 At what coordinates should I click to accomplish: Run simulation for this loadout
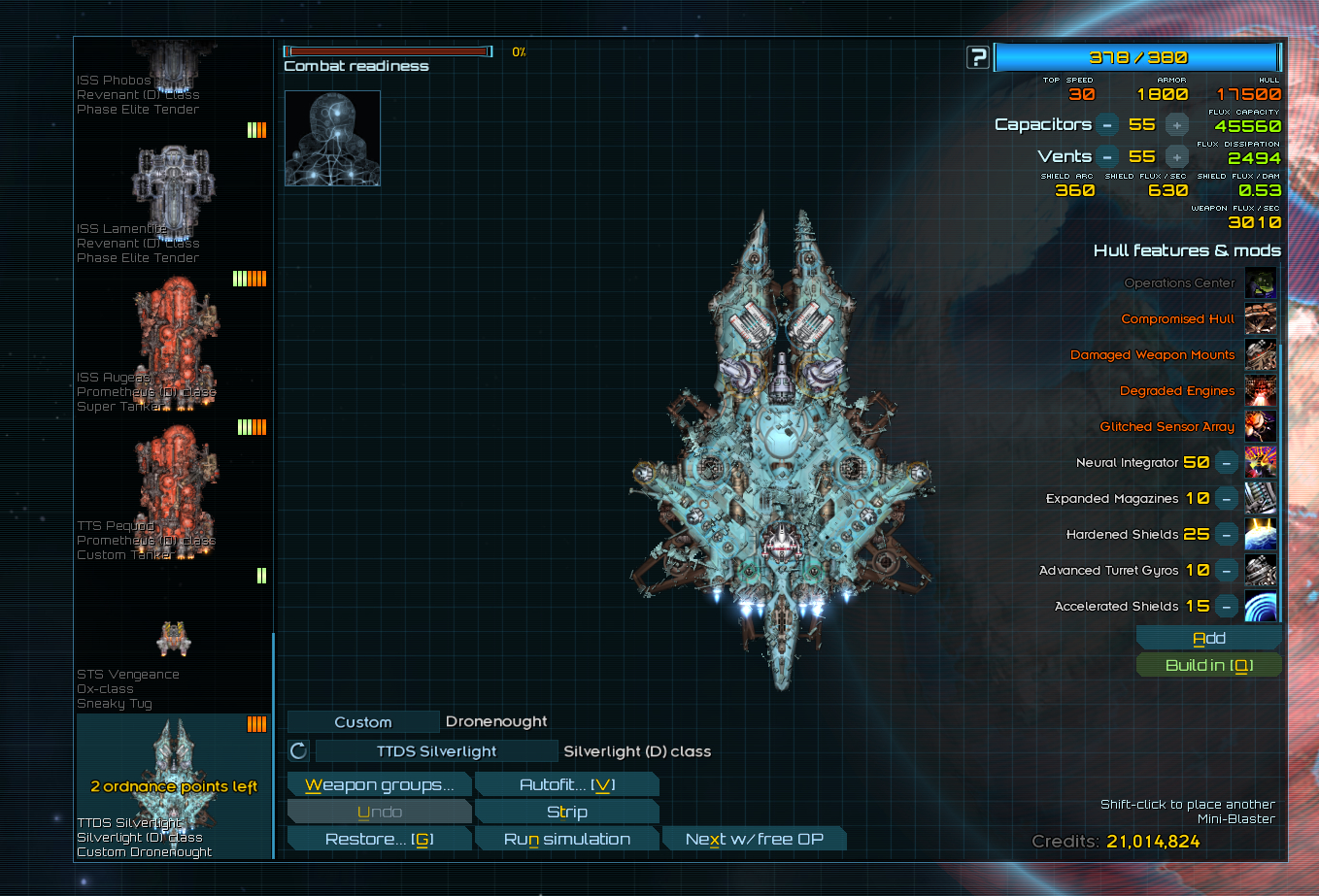pos(567,840)
